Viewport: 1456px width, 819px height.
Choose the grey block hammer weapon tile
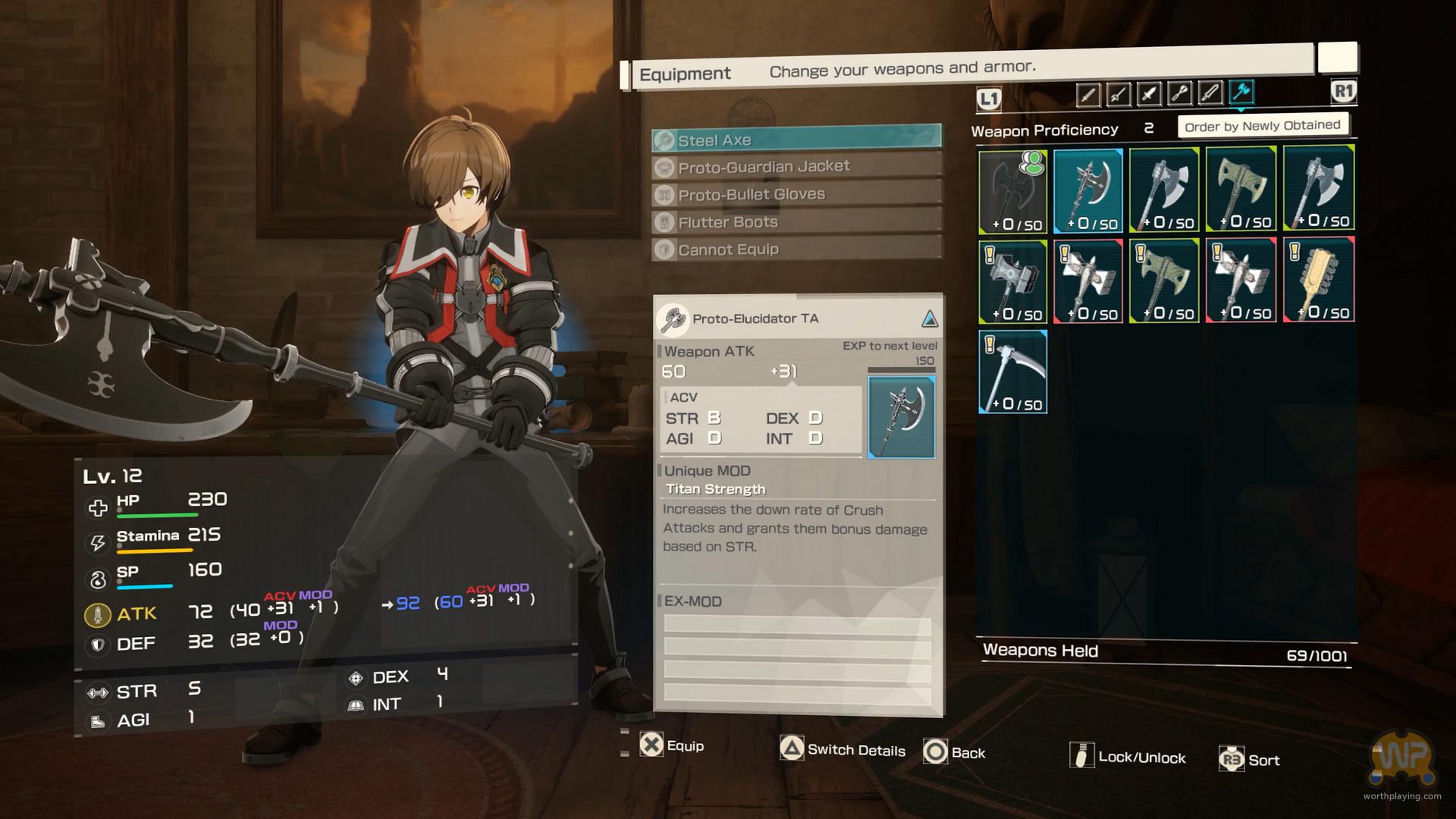(x=1013, y=281)
